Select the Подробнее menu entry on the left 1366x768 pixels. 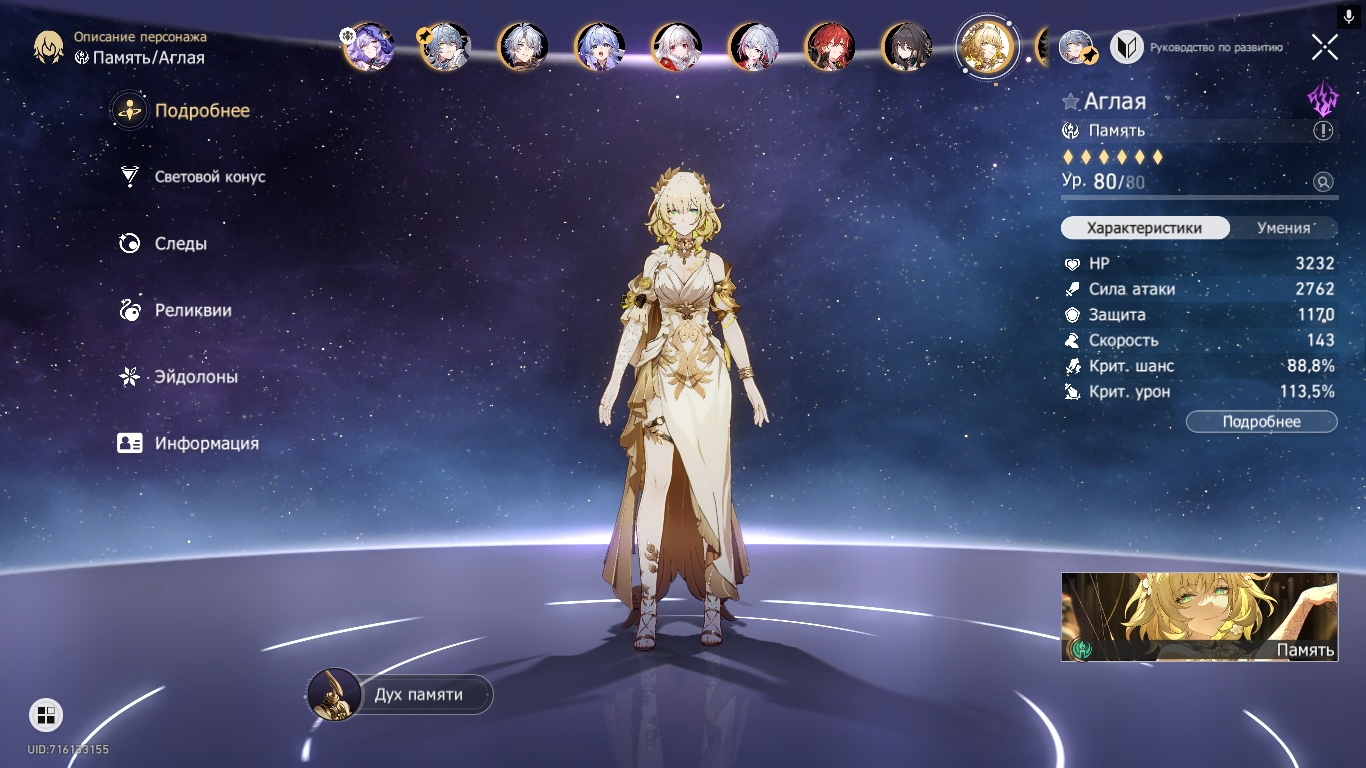(x=201, y=111)
